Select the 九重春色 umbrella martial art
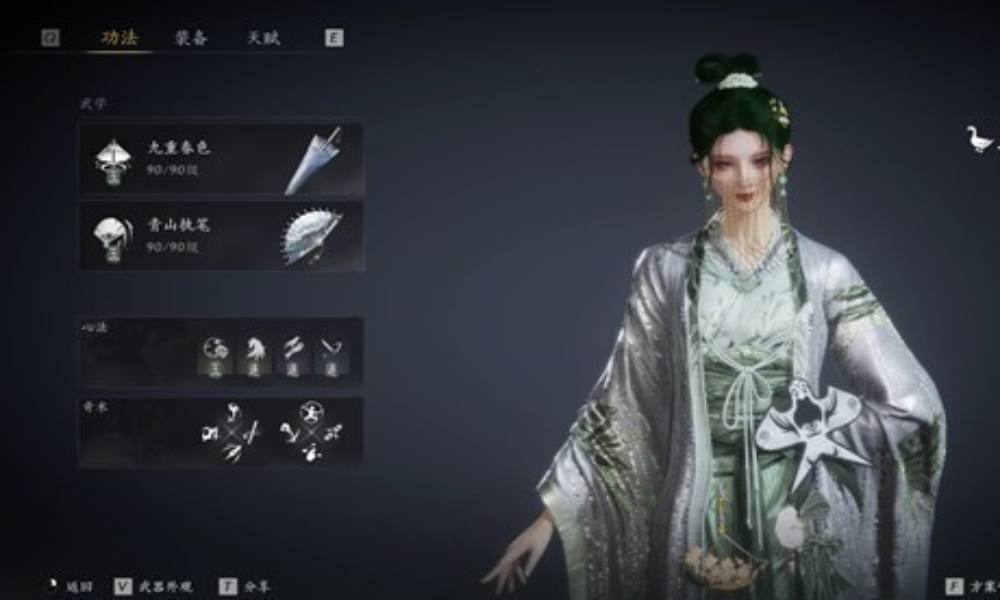Screen dimensions: 1000x600 (180, 157)
